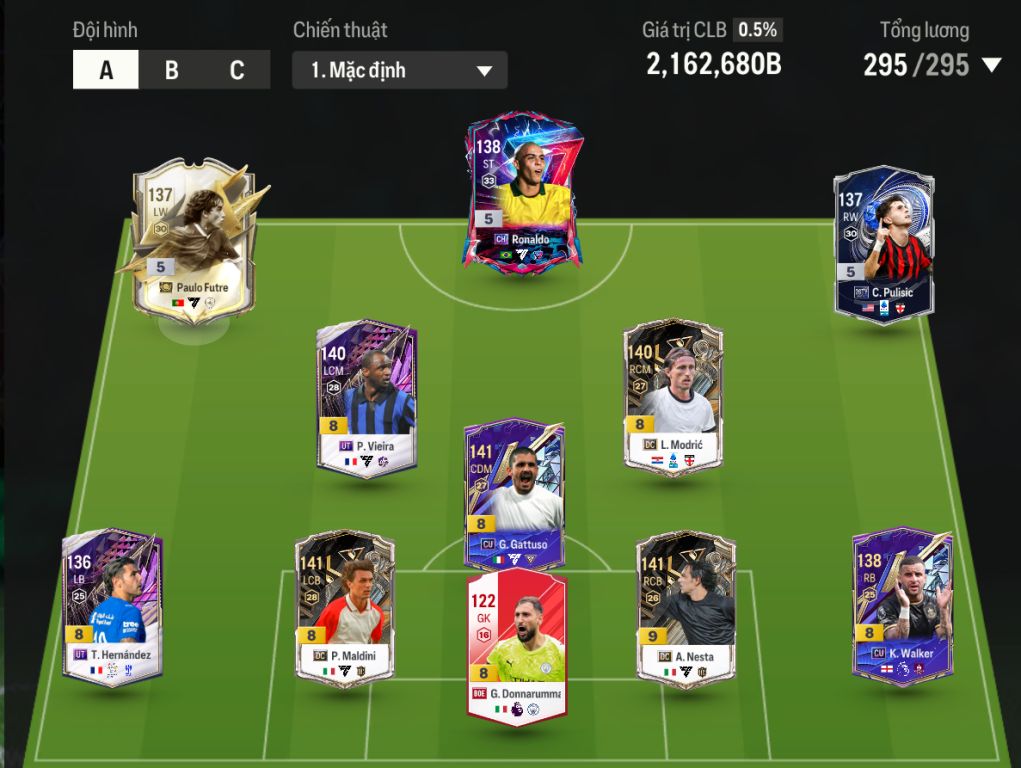The width and height of the screenshot is (1021, 768).
Task: Expand the Tổng lương salary arrow
Action: (x=991, y=66)
